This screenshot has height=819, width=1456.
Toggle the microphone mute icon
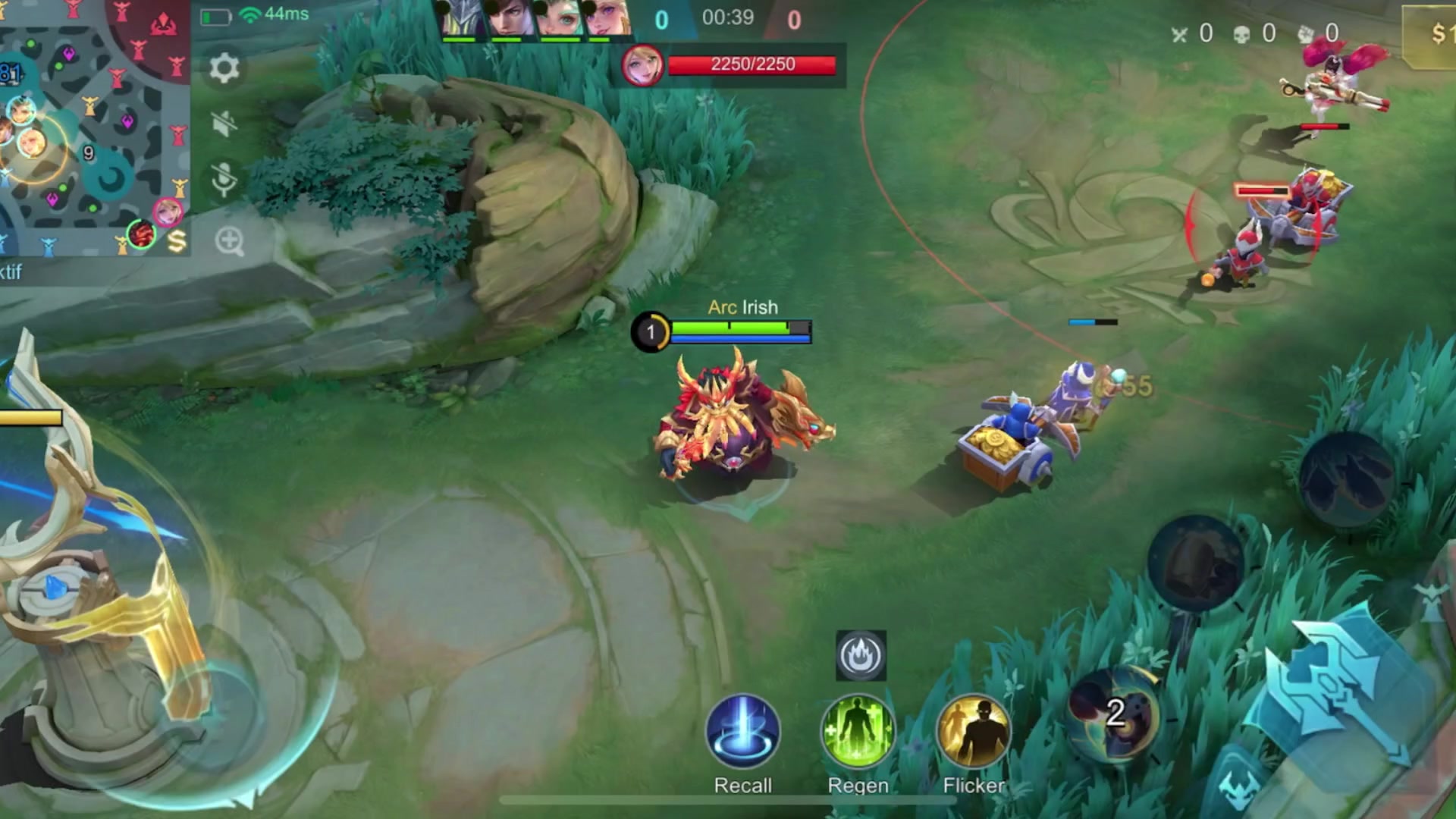point(222,178)
